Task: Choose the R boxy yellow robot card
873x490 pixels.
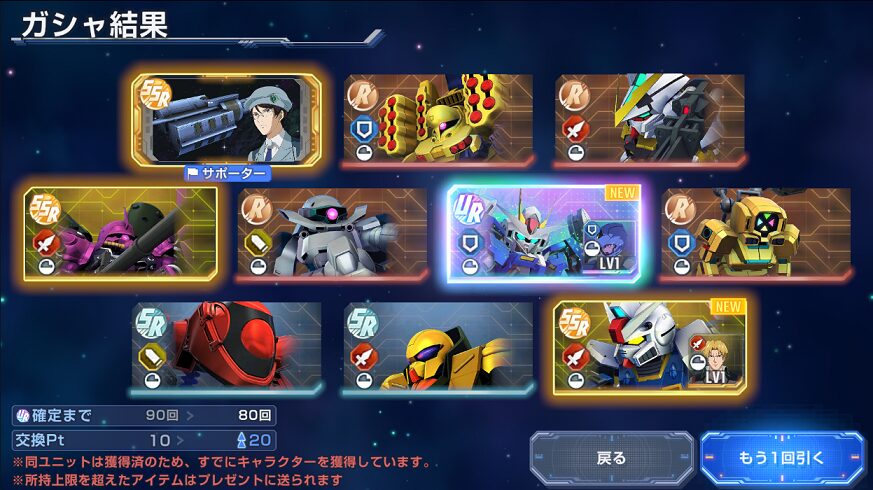Action: (756, 233)
